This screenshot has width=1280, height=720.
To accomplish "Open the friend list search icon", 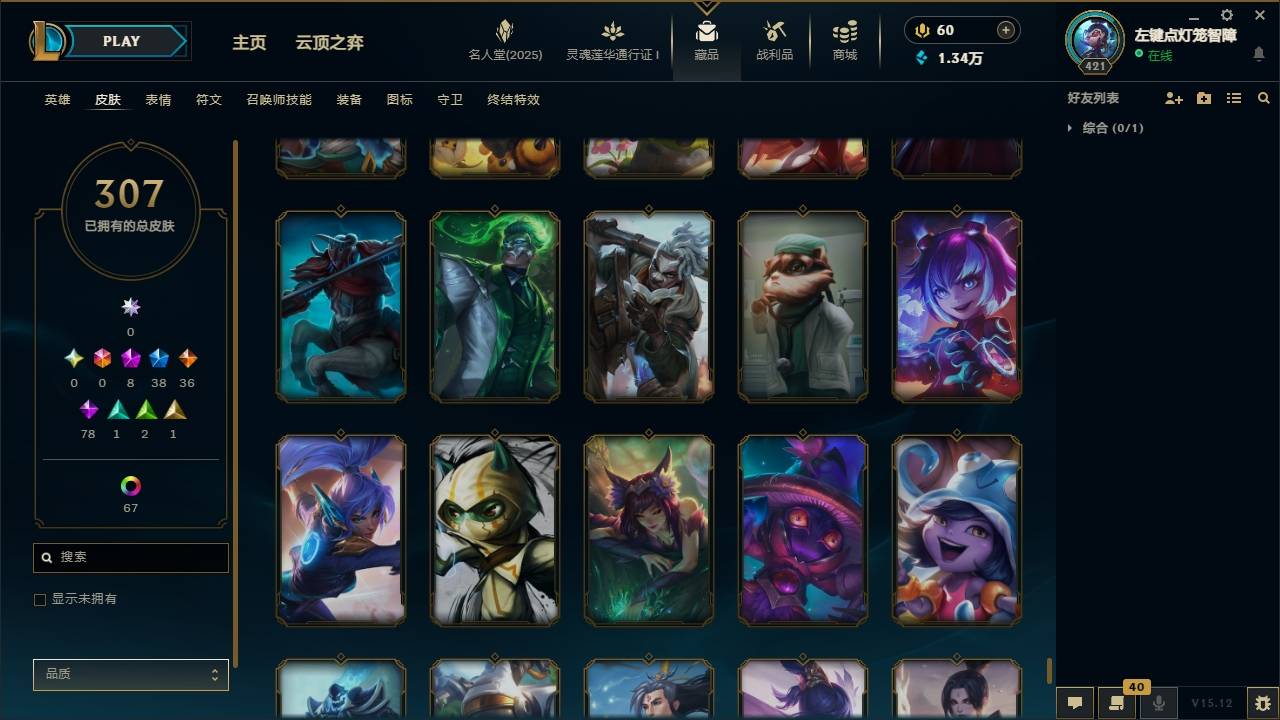I will click(1264, 97).
